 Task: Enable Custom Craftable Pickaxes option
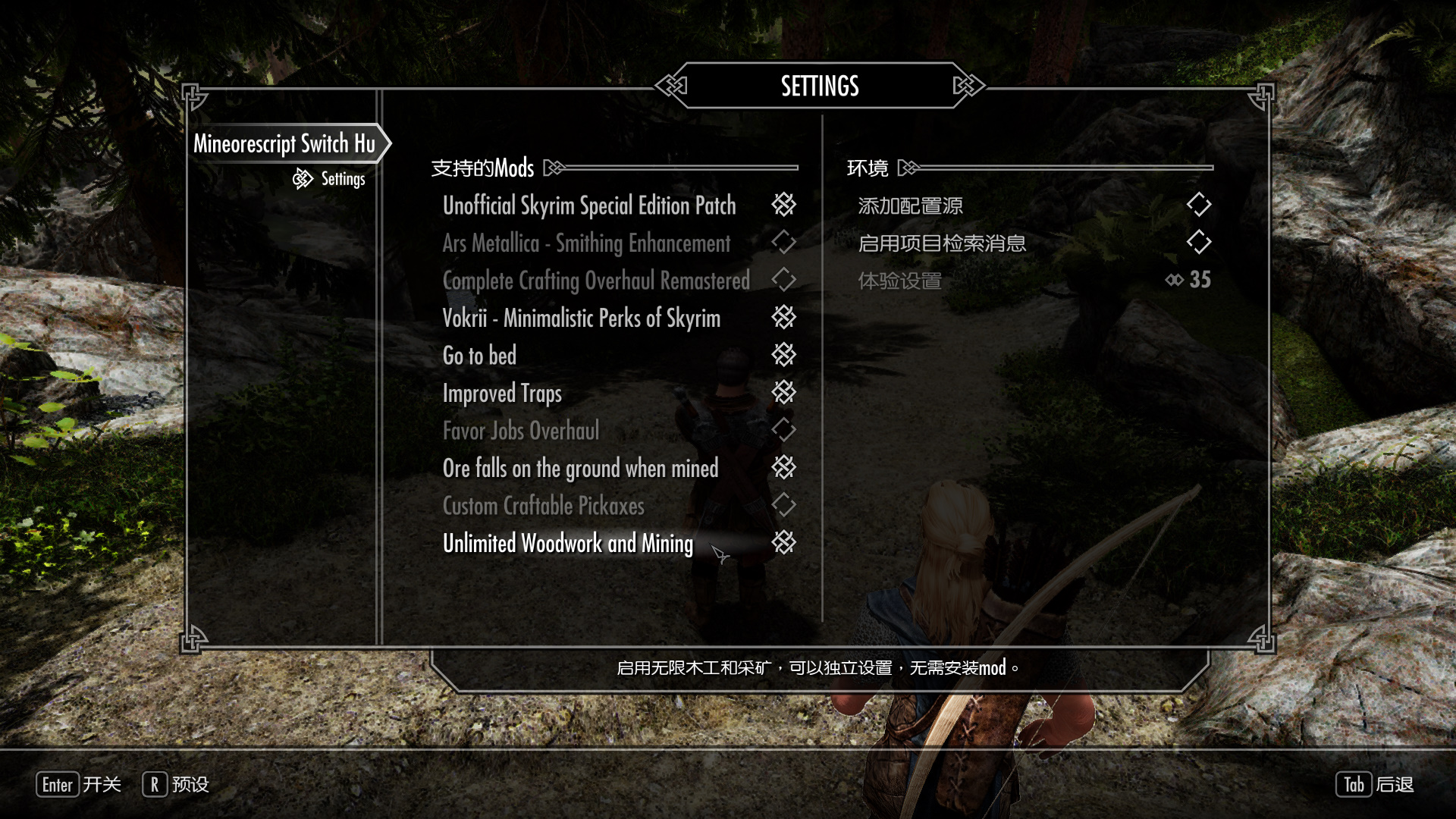click(783, 505)
